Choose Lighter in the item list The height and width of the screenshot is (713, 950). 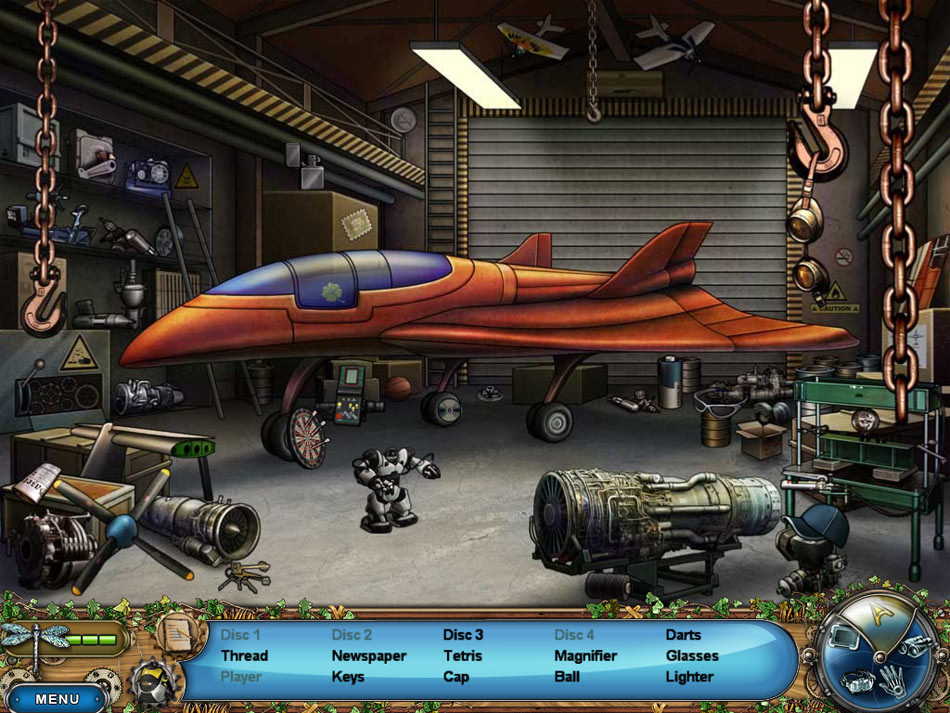(689, 677)
